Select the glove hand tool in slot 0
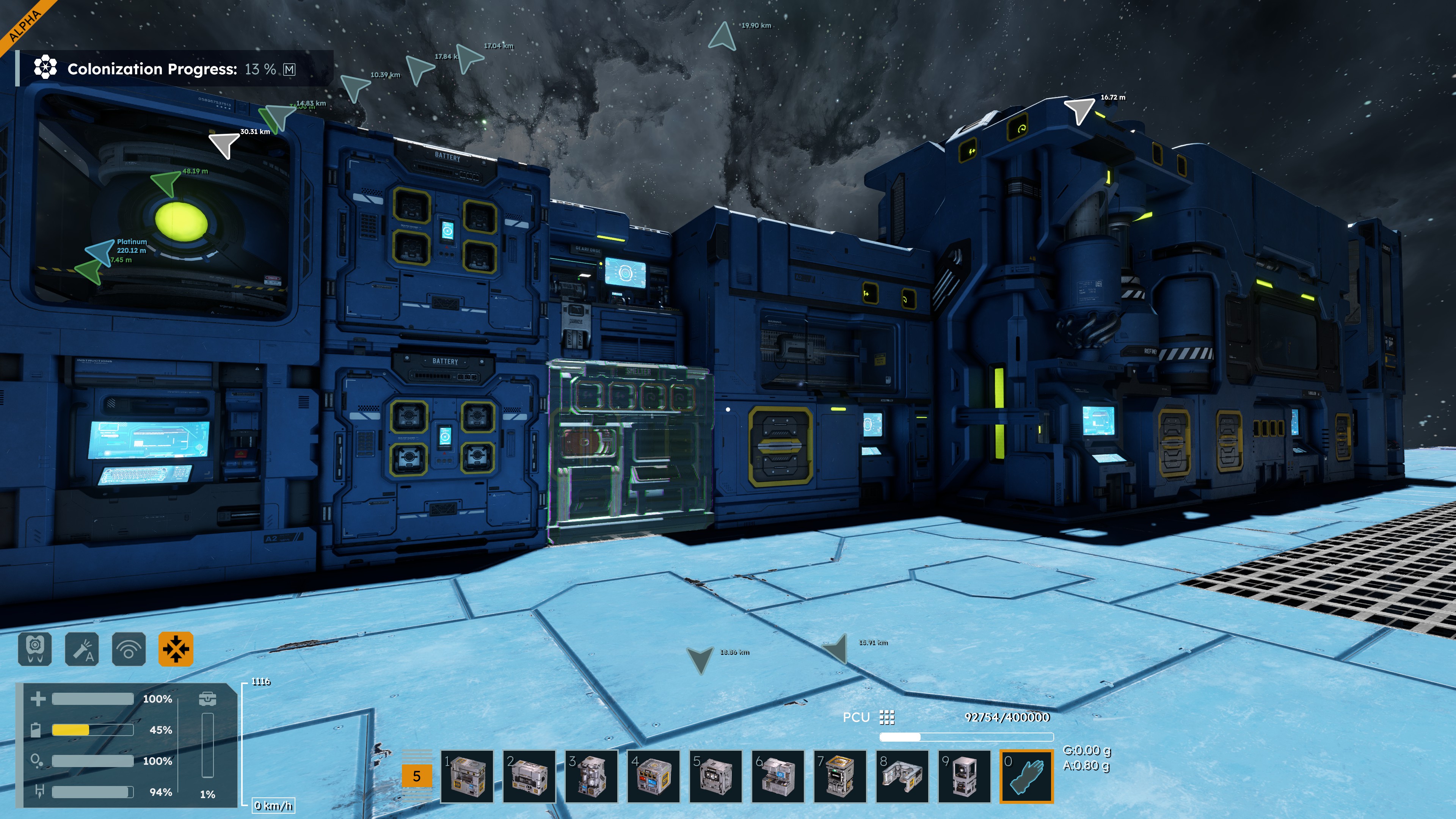Screen dimensions: 1456x819 click(x=1026, y=776)
